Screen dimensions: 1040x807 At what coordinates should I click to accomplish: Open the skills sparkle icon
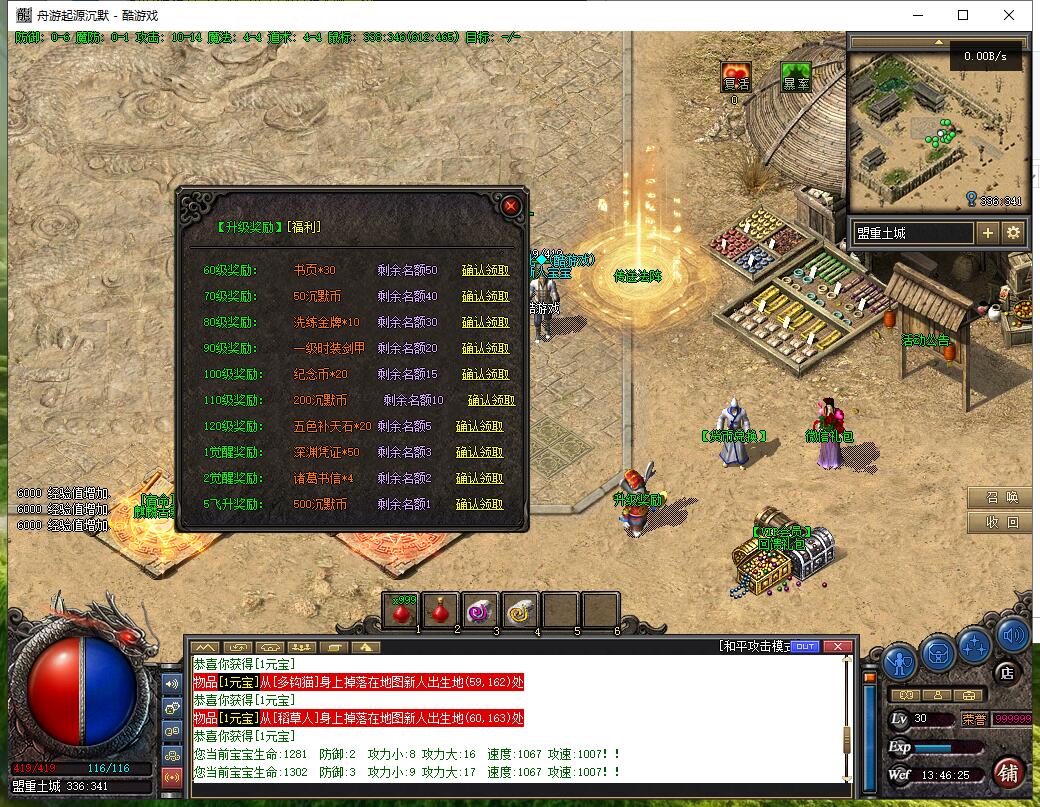tap(974, 647)
